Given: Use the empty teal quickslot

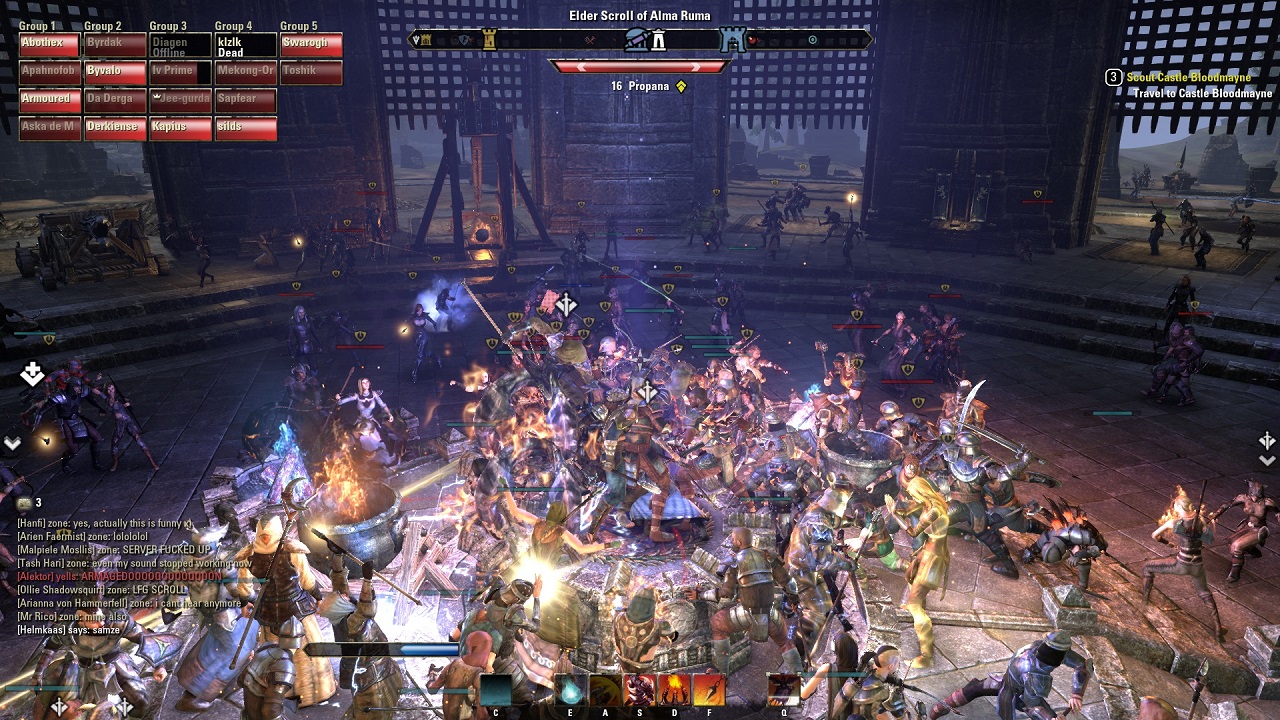Looking at the screenshot, I should point(496,690).
